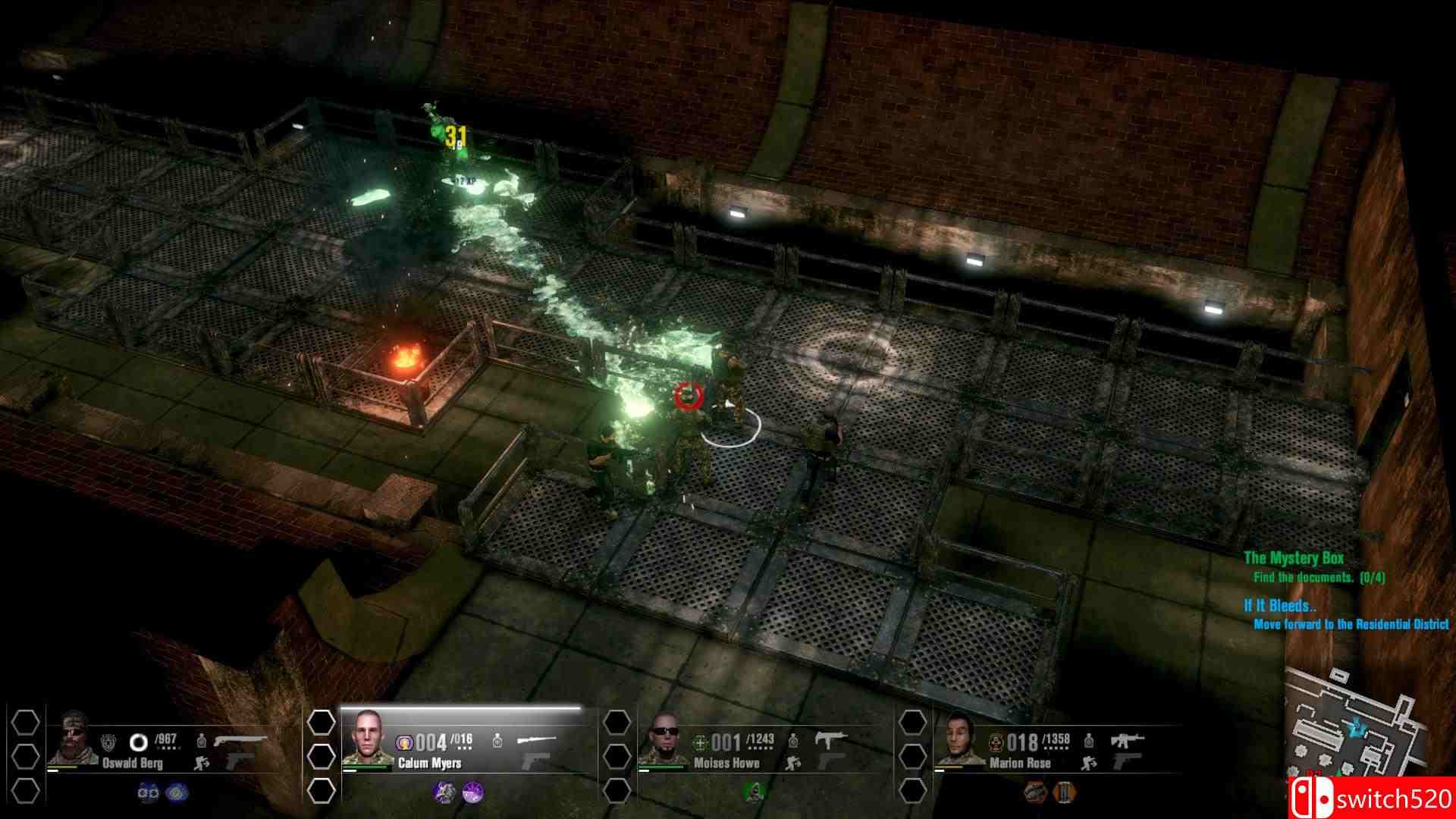Viewport: 1456px width, 819px height.
Task: Select Calum Myers' sniper rifle icon
Action: click(x=536, y=739)
